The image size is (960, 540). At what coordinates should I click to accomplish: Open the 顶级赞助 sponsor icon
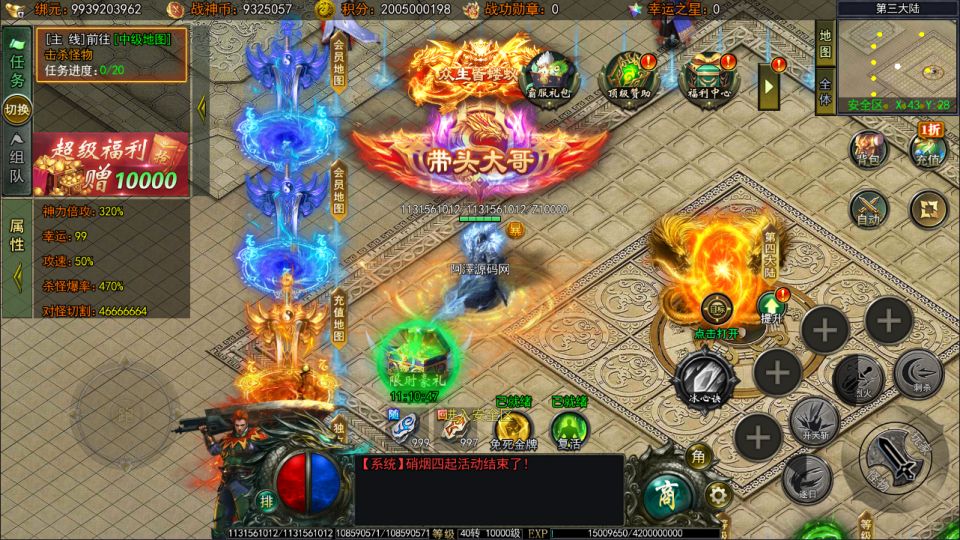[628, 72]
